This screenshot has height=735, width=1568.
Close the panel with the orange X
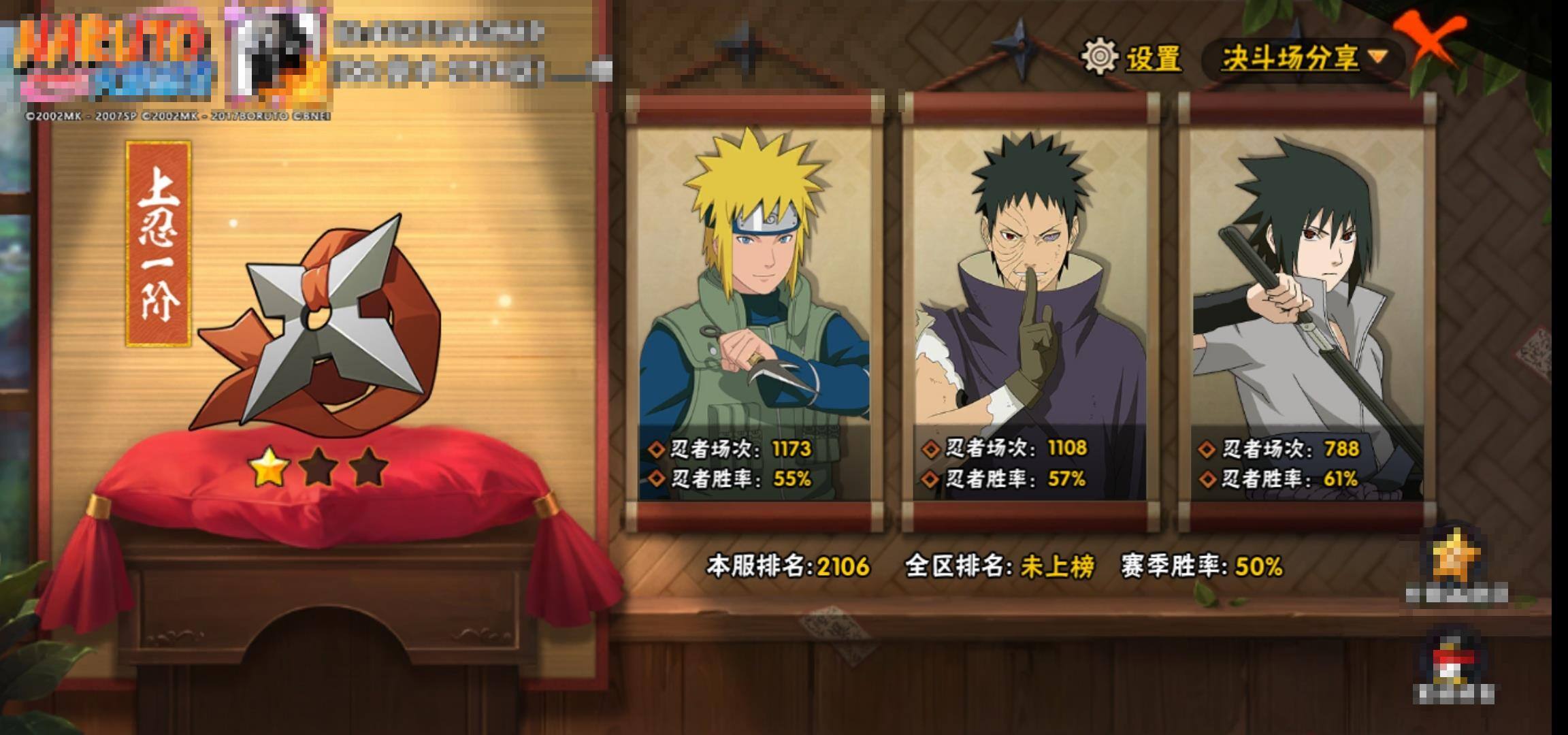(x=1429, y=41)
